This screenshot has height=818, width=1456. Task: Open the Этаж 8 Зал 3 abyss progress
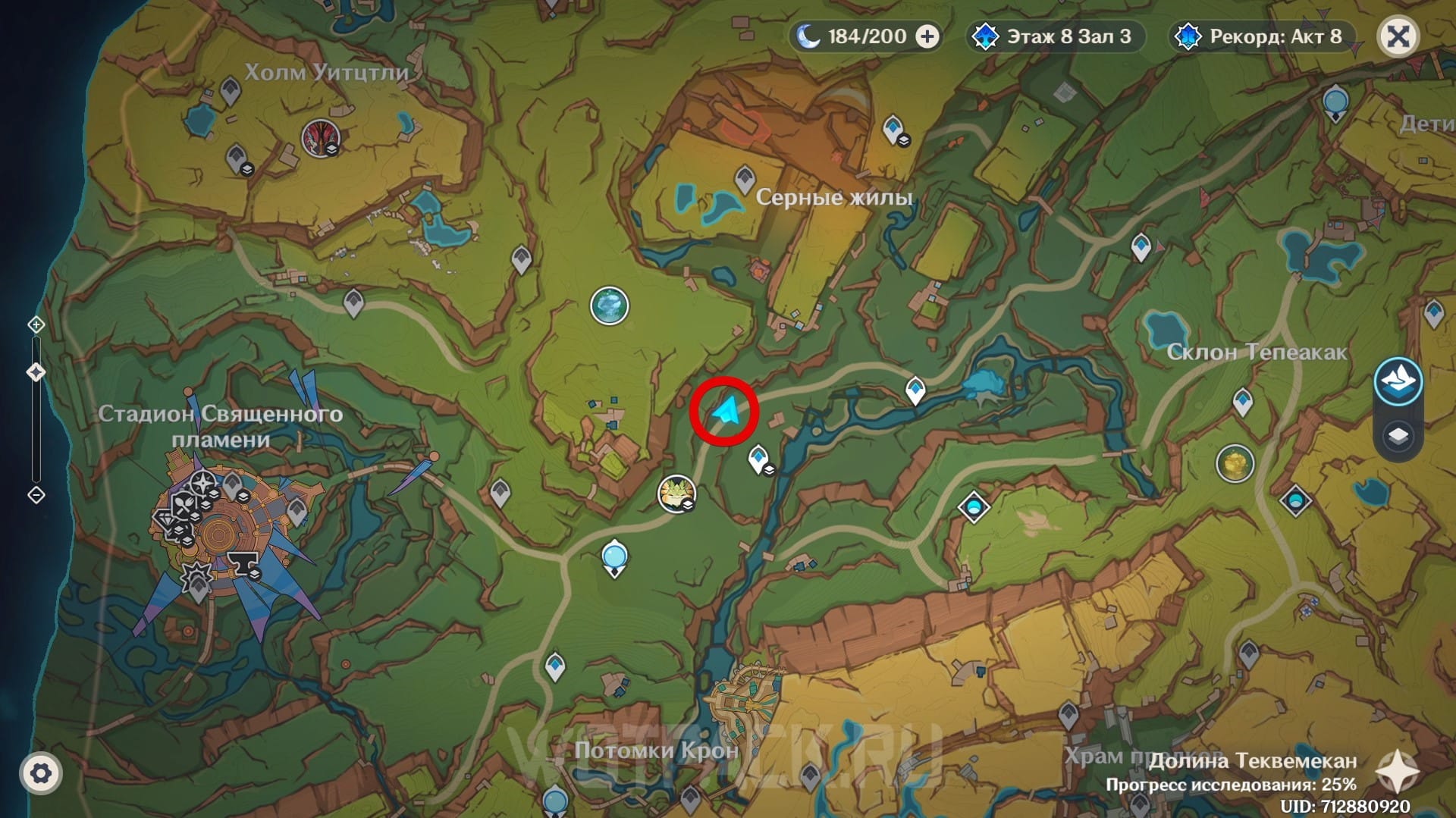pyautogui.click(x=1056, y=36)
